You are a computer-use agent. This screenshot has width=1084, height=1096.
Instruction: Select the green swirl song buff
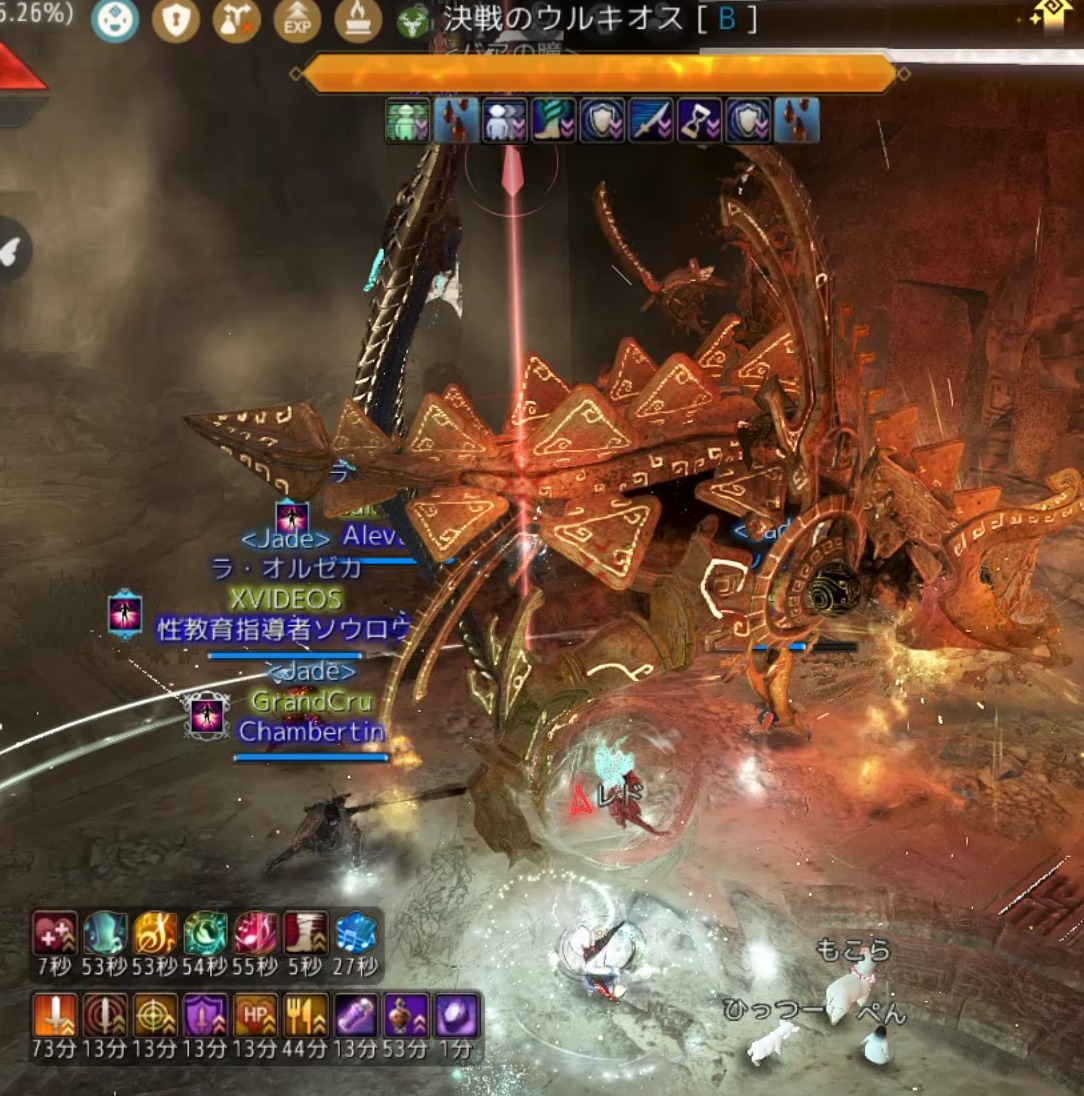tap(205, 934)
